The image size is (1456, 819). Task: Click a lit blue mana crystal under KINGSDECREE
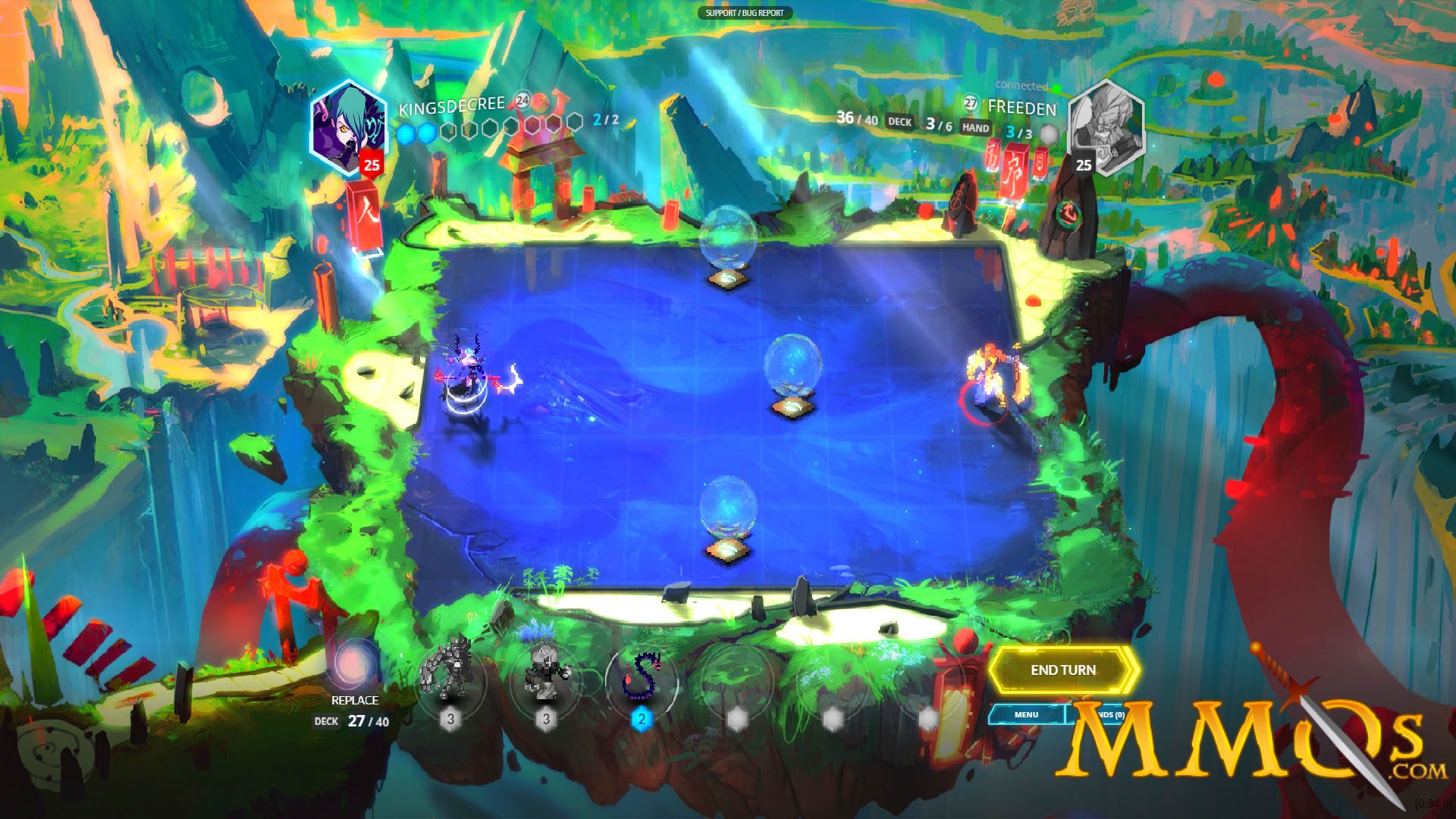(x=406, y=131)
